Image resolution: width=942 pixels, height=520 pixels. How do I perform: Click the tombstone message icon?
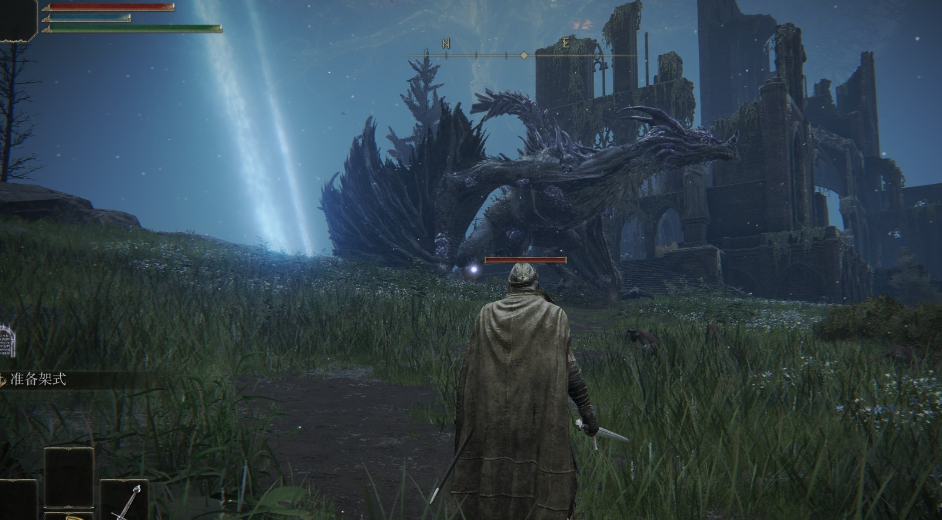coord(6,342)
